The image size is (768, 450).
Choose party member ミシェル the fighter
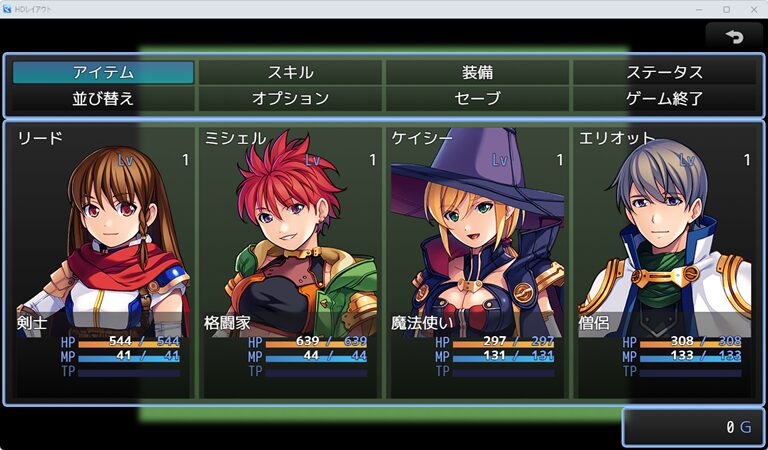click(290, 262)
